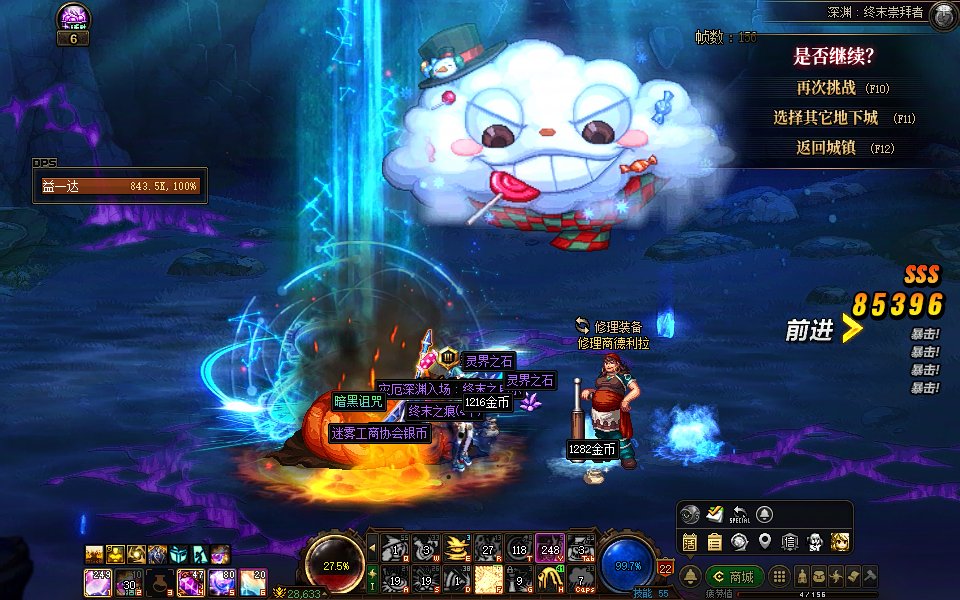Open the 商城 shop button
Image resolution: width=960 pixels, height=600 pixels.
(735, 577)
